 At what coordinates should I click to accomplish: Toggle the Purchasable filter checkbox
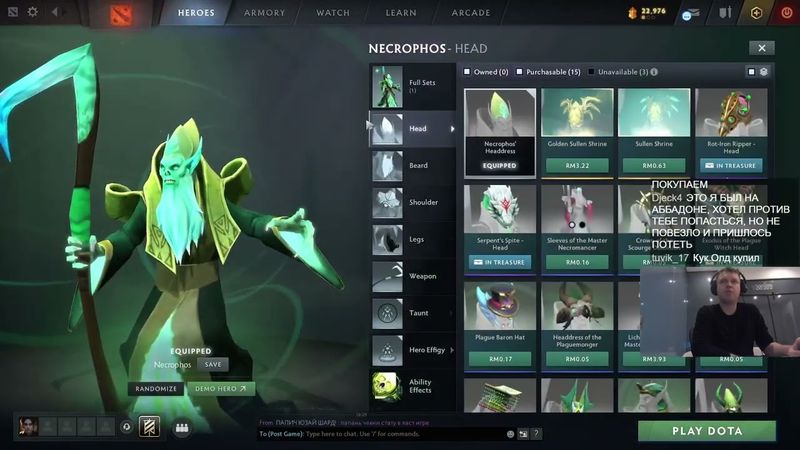coord(522,72)
